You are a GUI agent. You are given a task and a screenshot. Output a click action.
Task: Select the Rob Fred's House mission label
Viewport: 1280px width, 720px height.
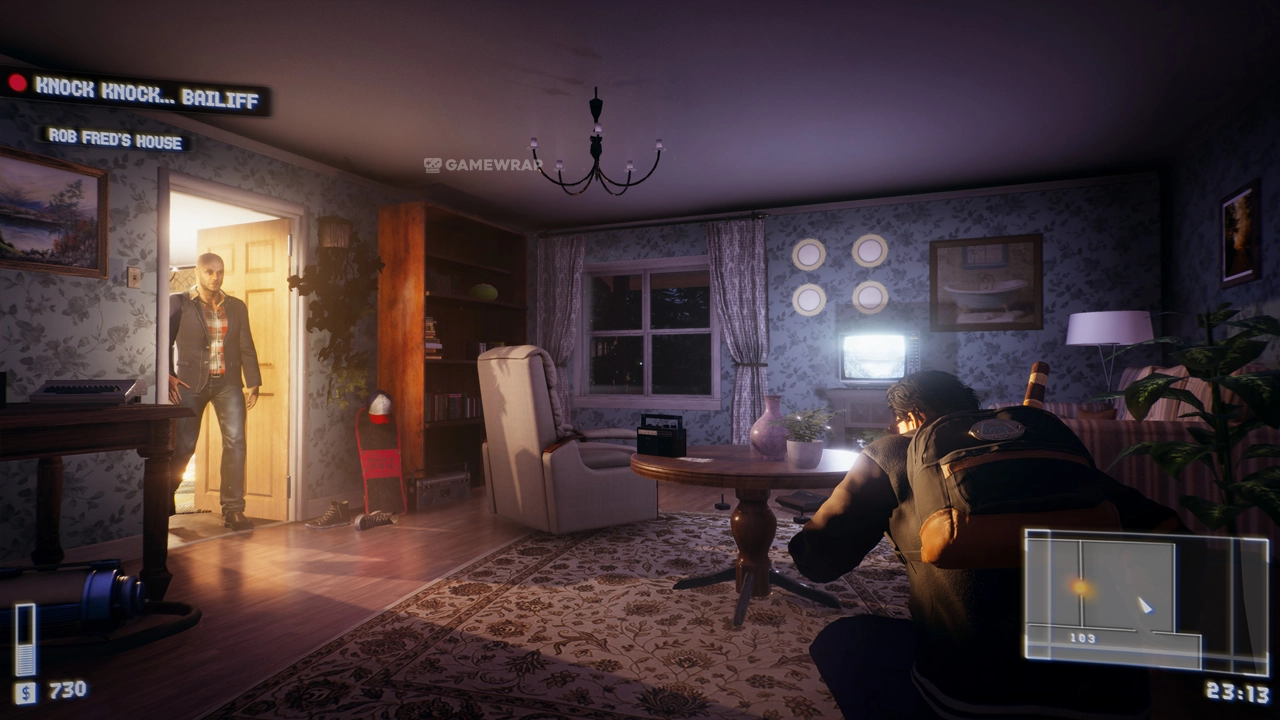pos(116,140)
